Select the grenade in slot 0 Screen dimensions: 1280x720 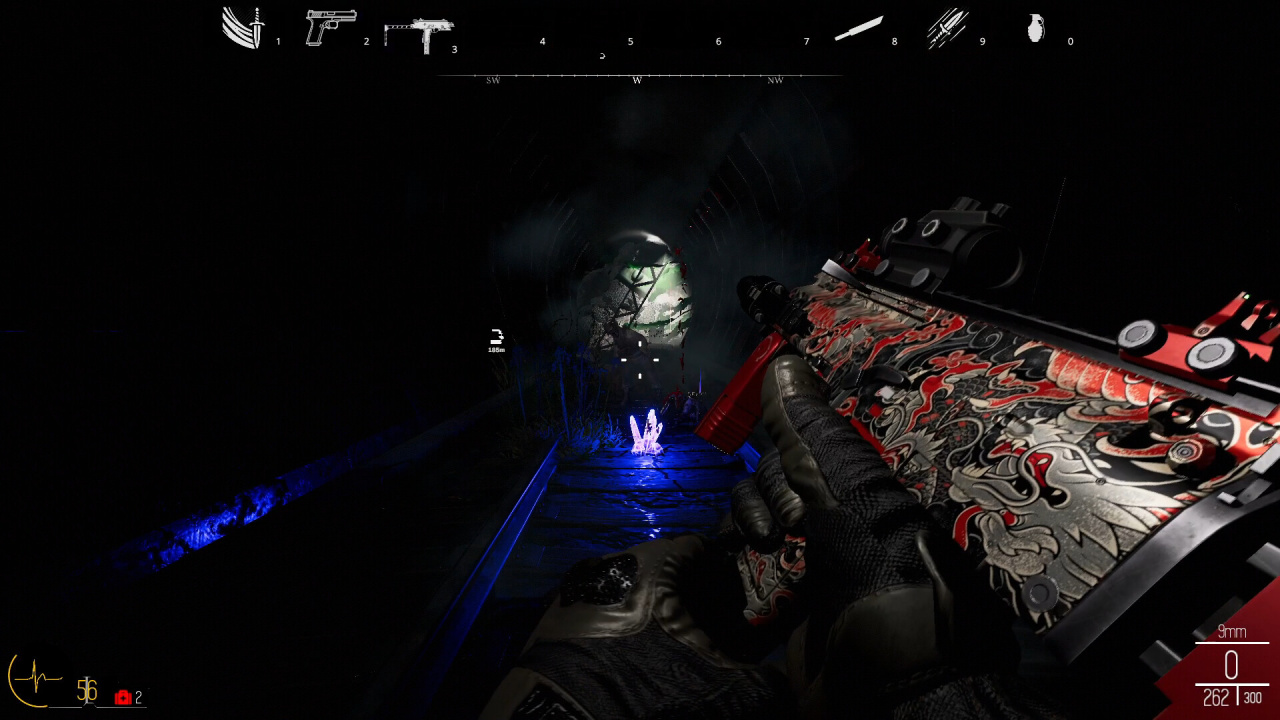[1036, 28]
